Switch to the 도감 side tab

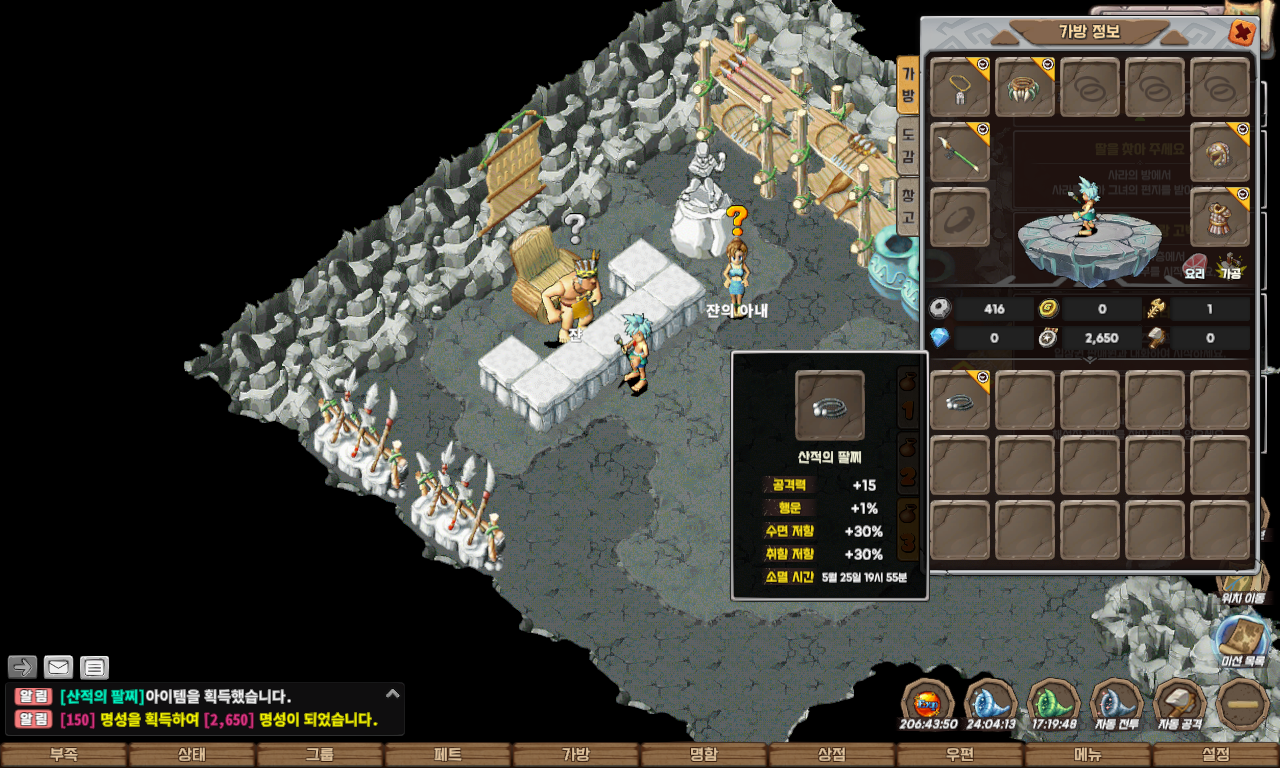907,146
